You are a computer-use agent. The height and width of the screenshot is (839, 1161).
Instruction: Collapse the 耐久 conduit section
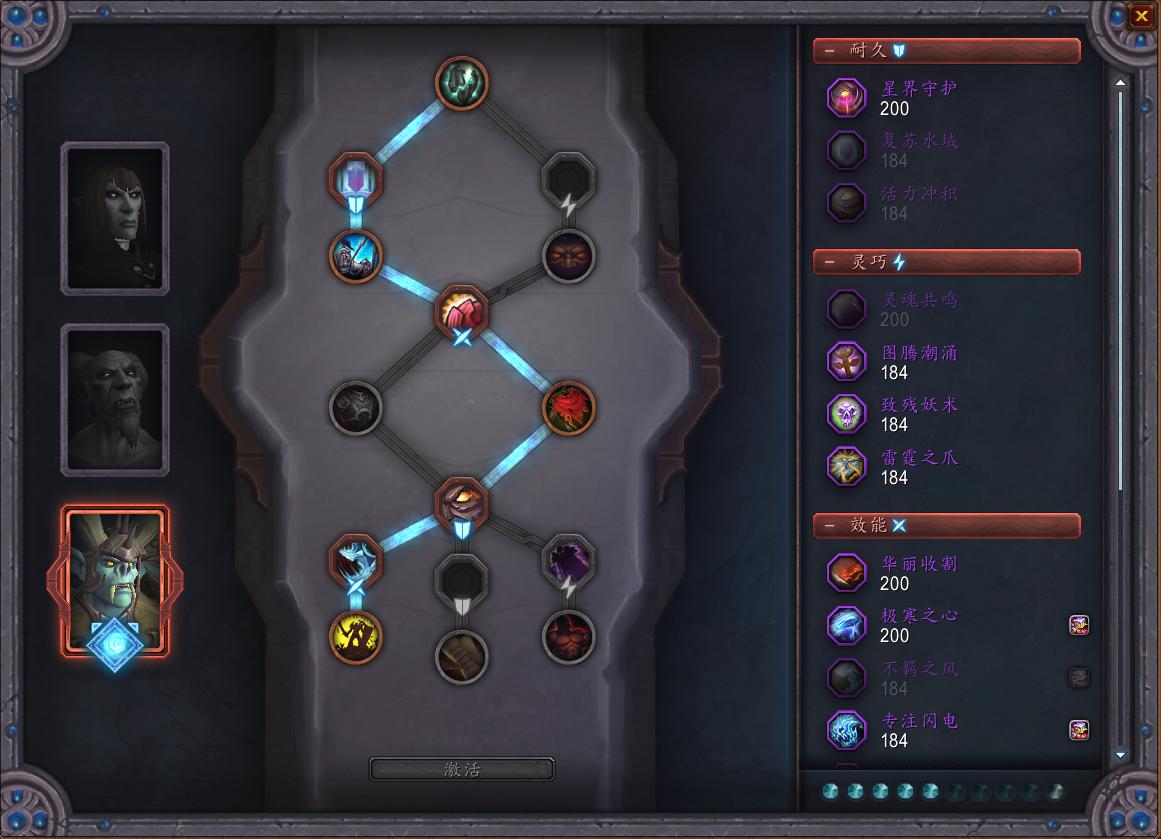point(829,51)
